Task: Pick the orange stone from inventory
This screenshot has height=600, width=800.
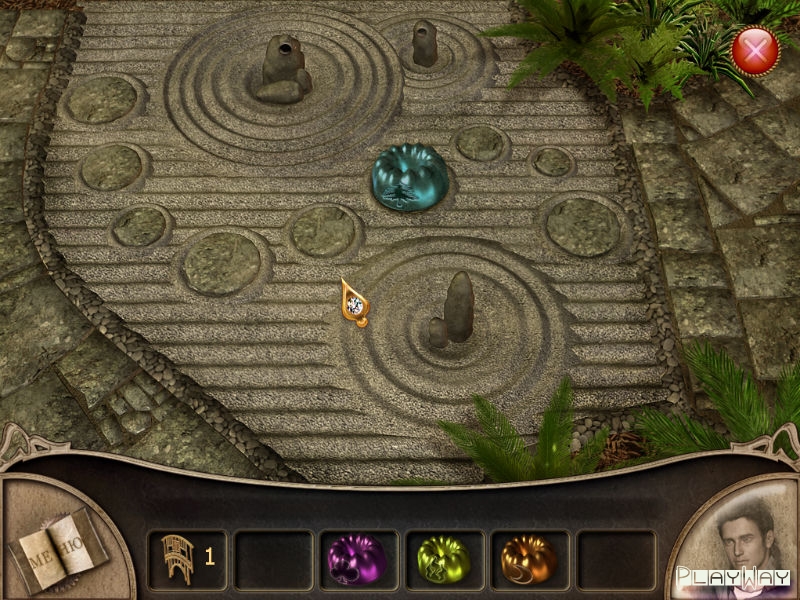Action: pyautogui.click(x=529, y=559)
